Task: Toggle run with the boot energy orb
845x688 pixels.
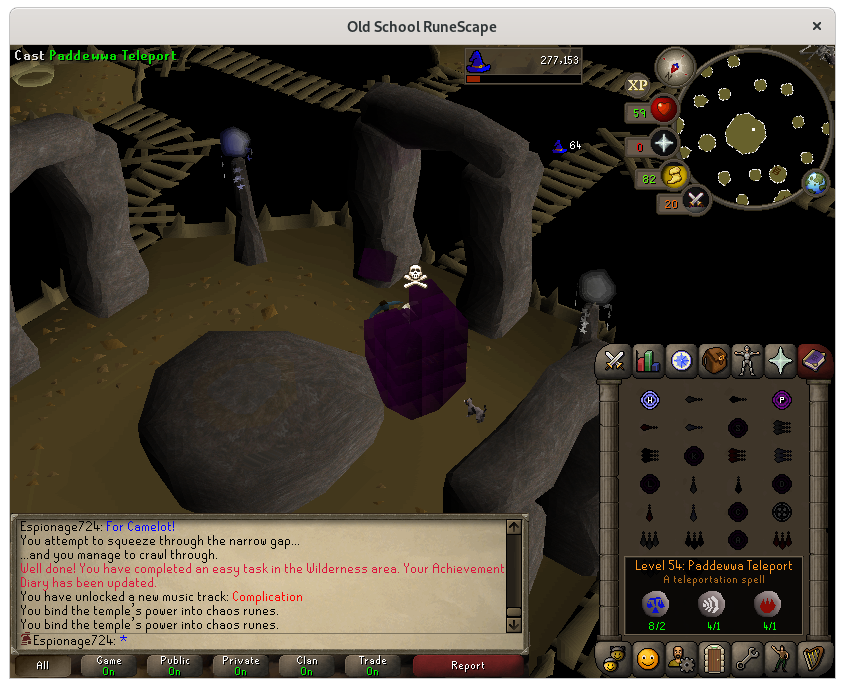Action: click(674, 177)
